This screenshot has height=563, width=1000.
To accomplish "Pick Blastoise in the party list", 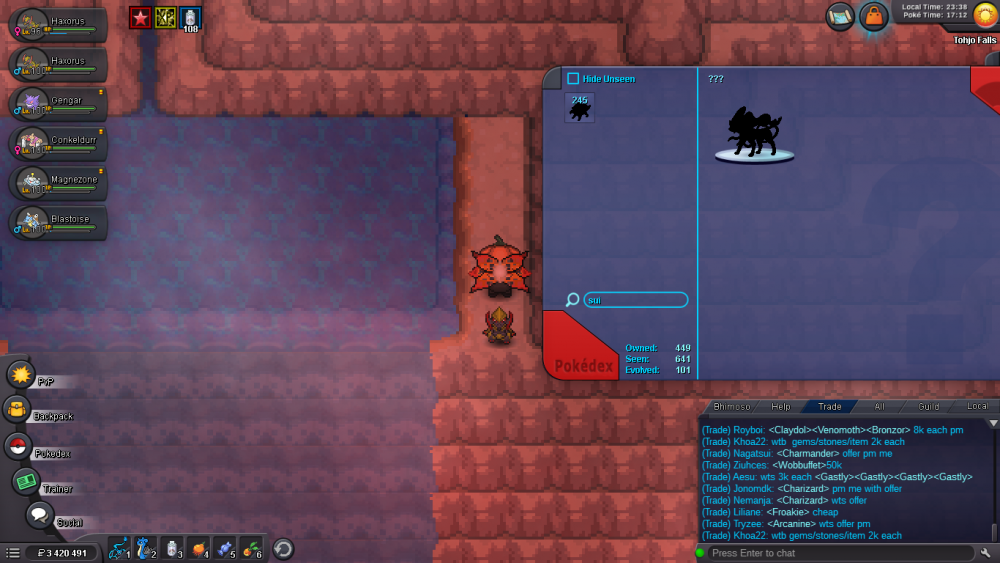I will click(62, 221).
